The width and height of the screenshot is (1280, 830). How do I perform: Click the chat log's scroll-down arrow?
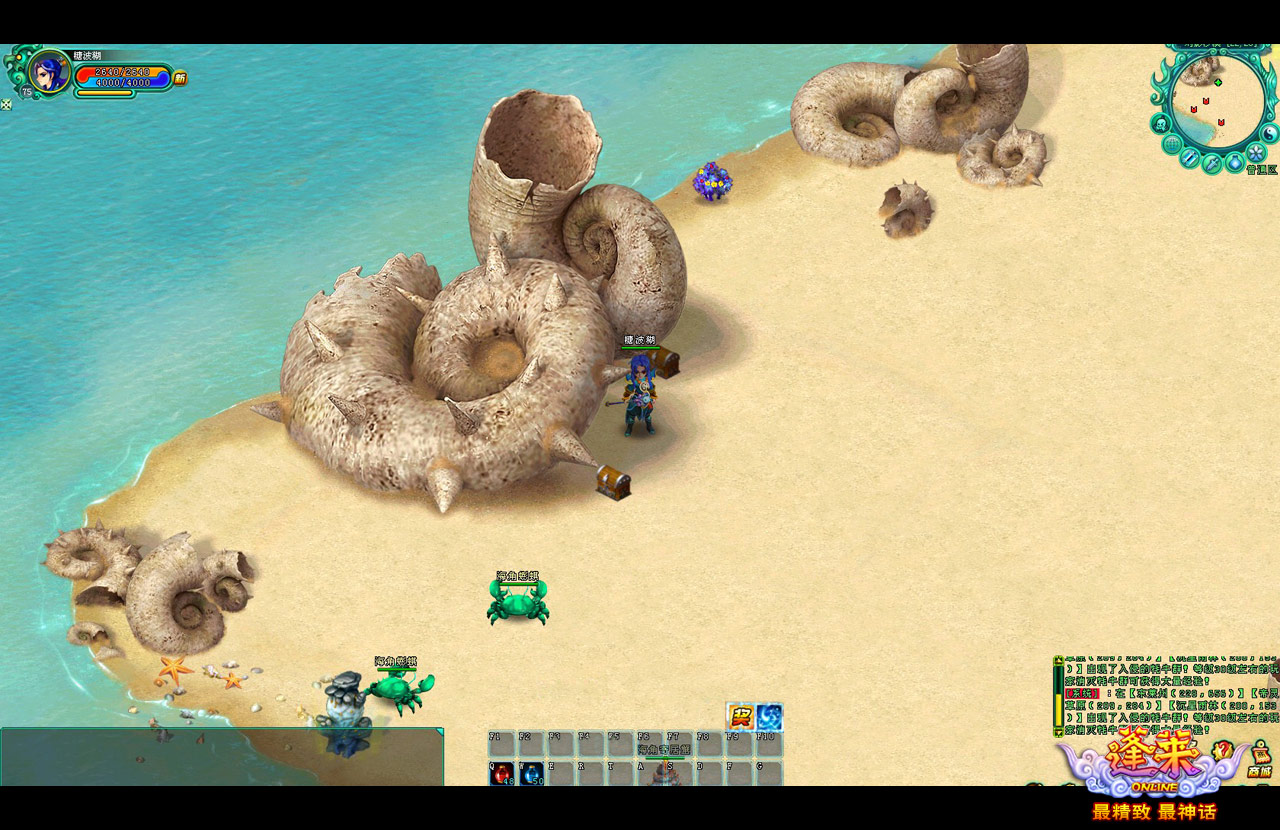tap(1059, 733)
